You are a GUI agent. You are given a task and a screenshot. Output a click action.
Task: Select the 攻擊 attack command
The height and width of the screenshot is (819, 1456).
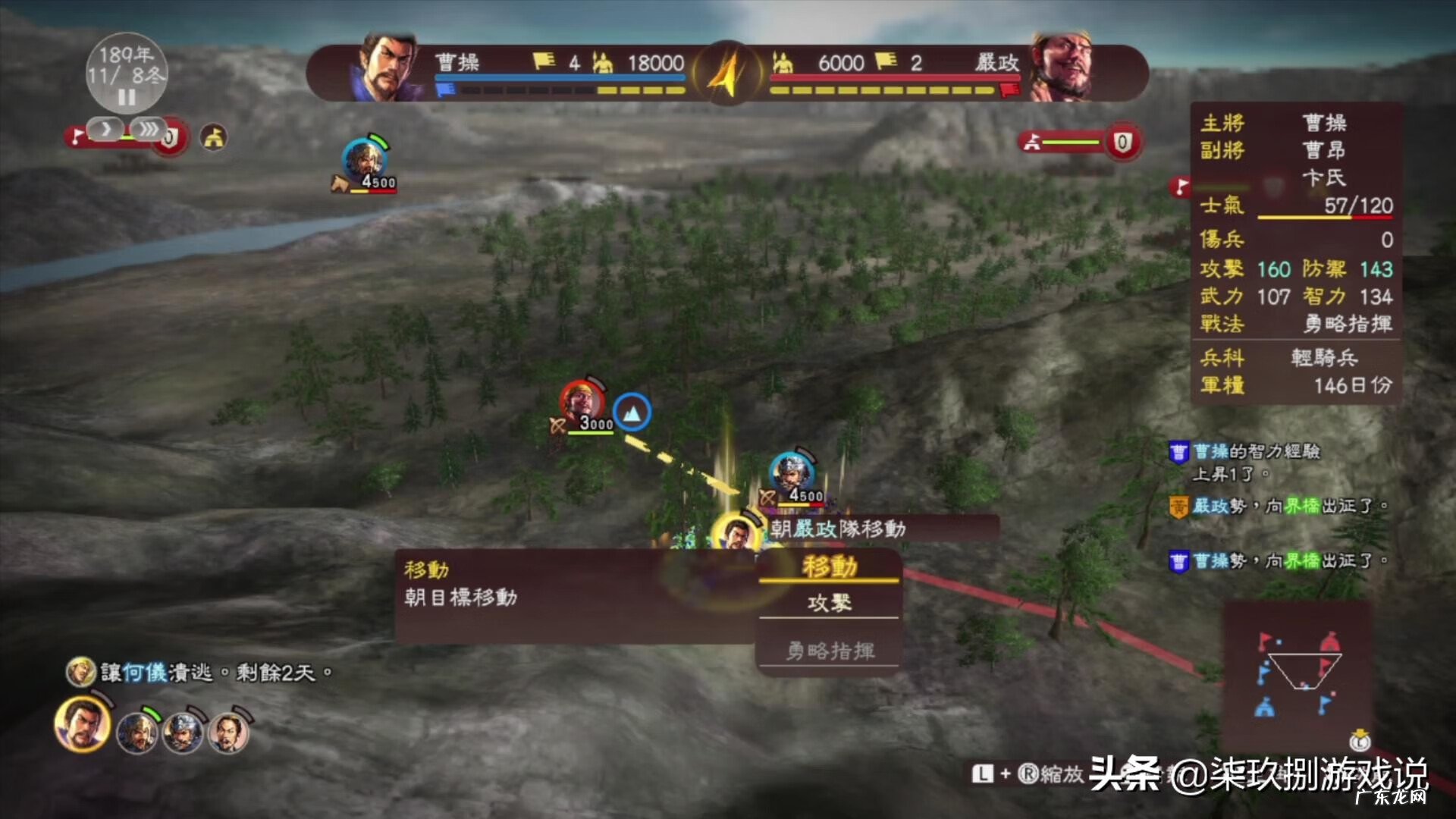tap(829, 603)
